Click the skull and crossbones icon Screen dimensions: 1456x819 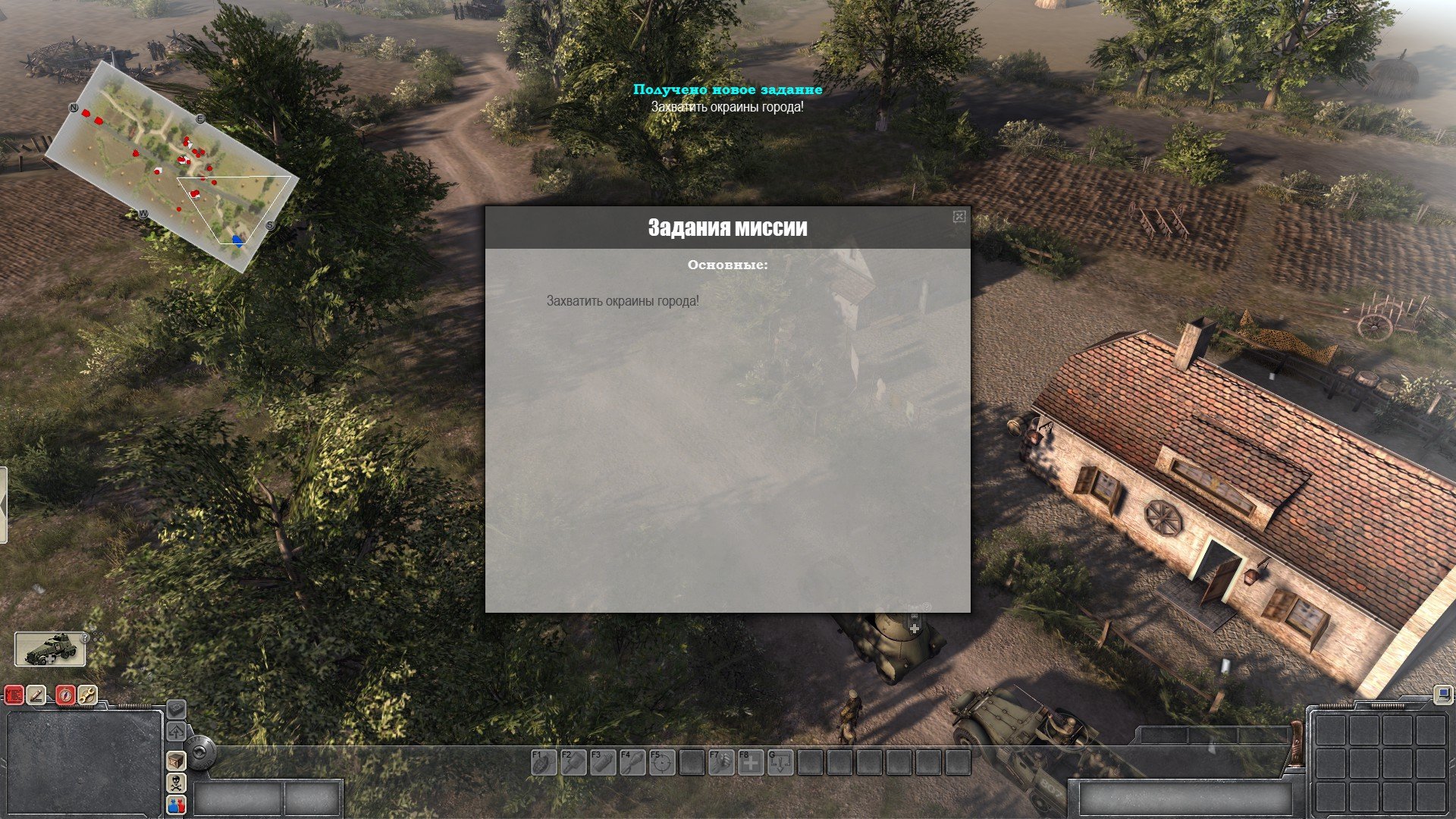coord(176,783)
